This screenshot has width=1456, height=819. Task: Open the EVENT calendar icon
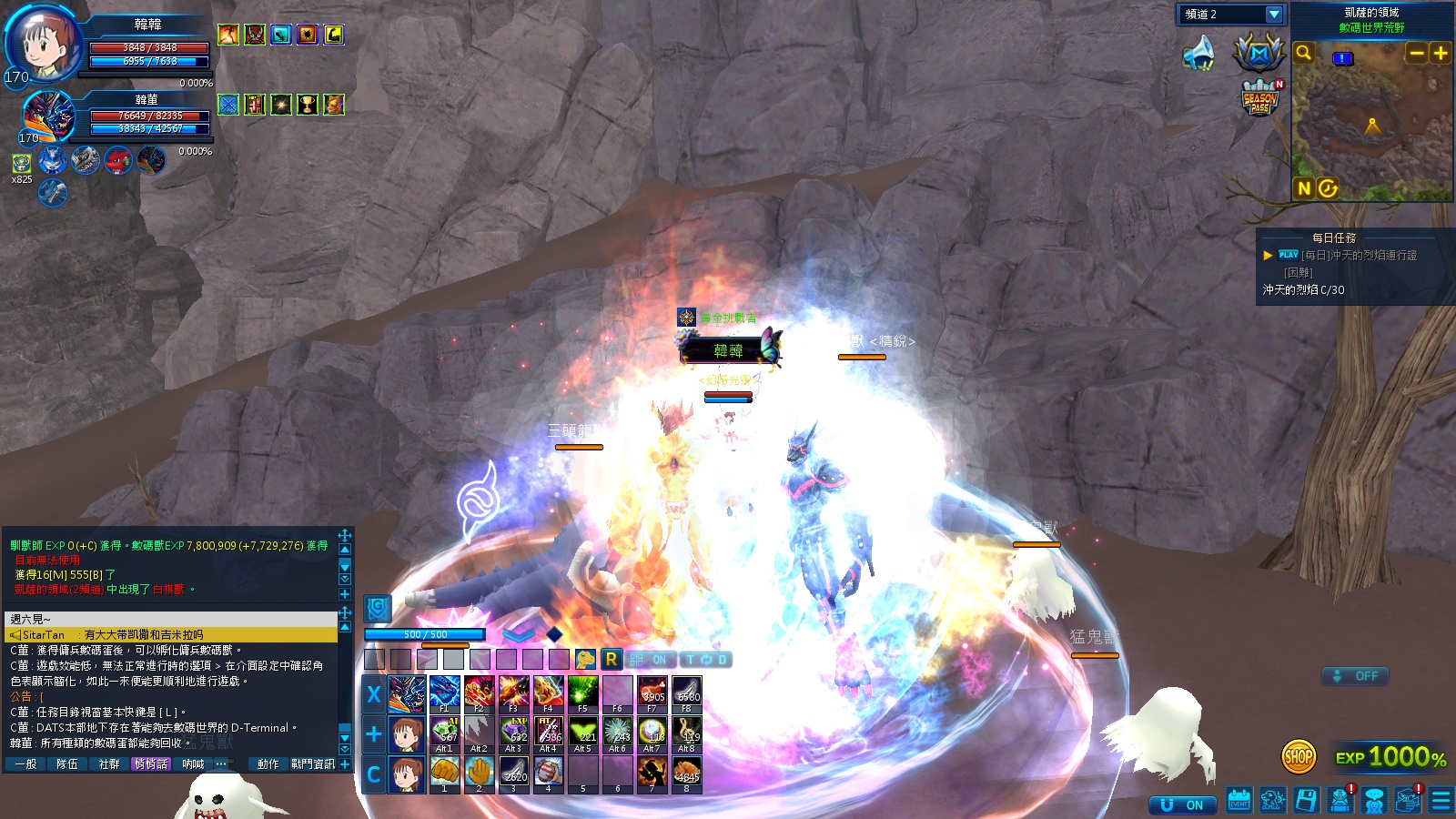point(1239,801)
